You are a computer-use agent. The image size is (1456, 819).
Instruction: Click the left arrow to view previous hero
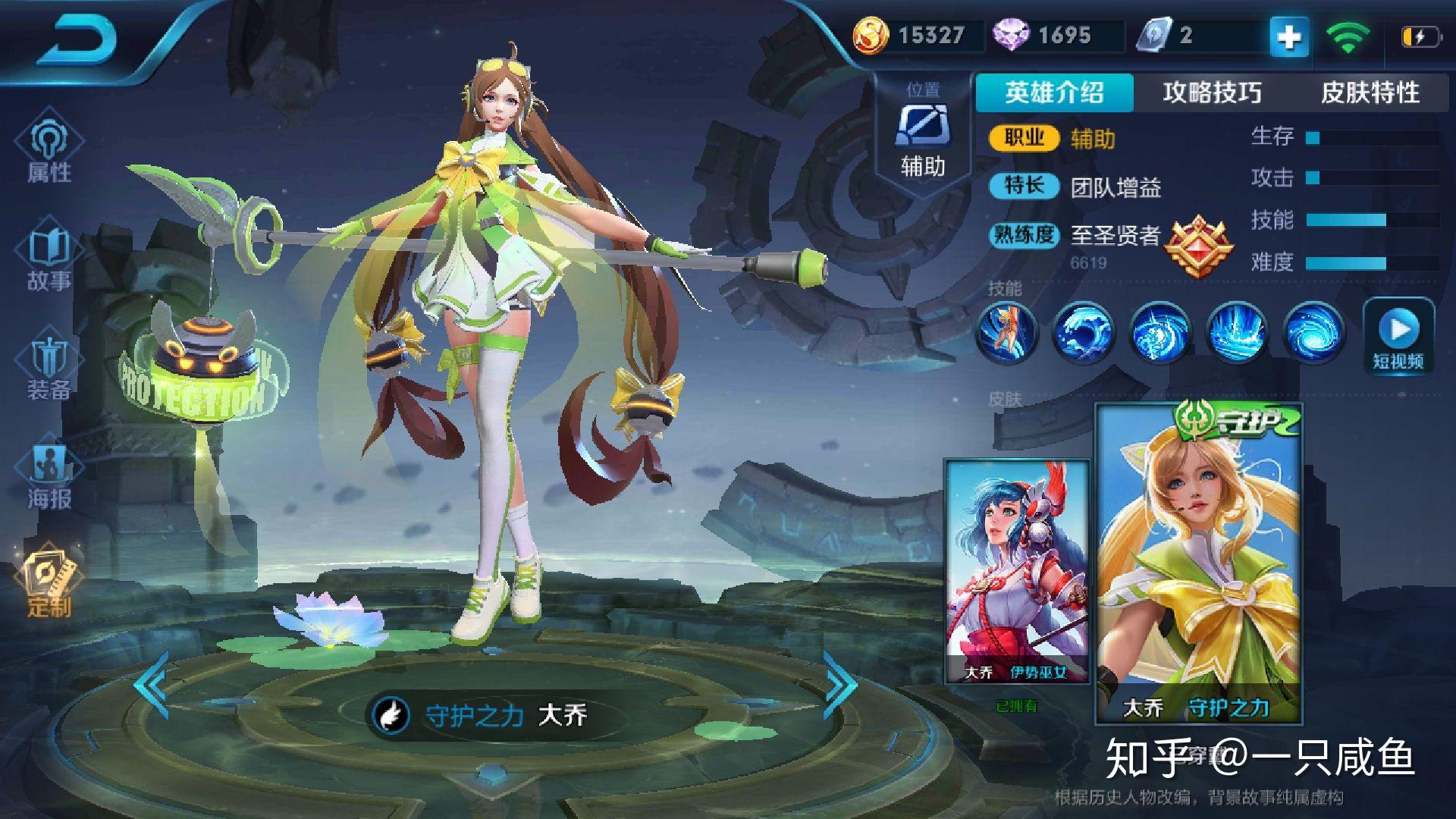152,685
